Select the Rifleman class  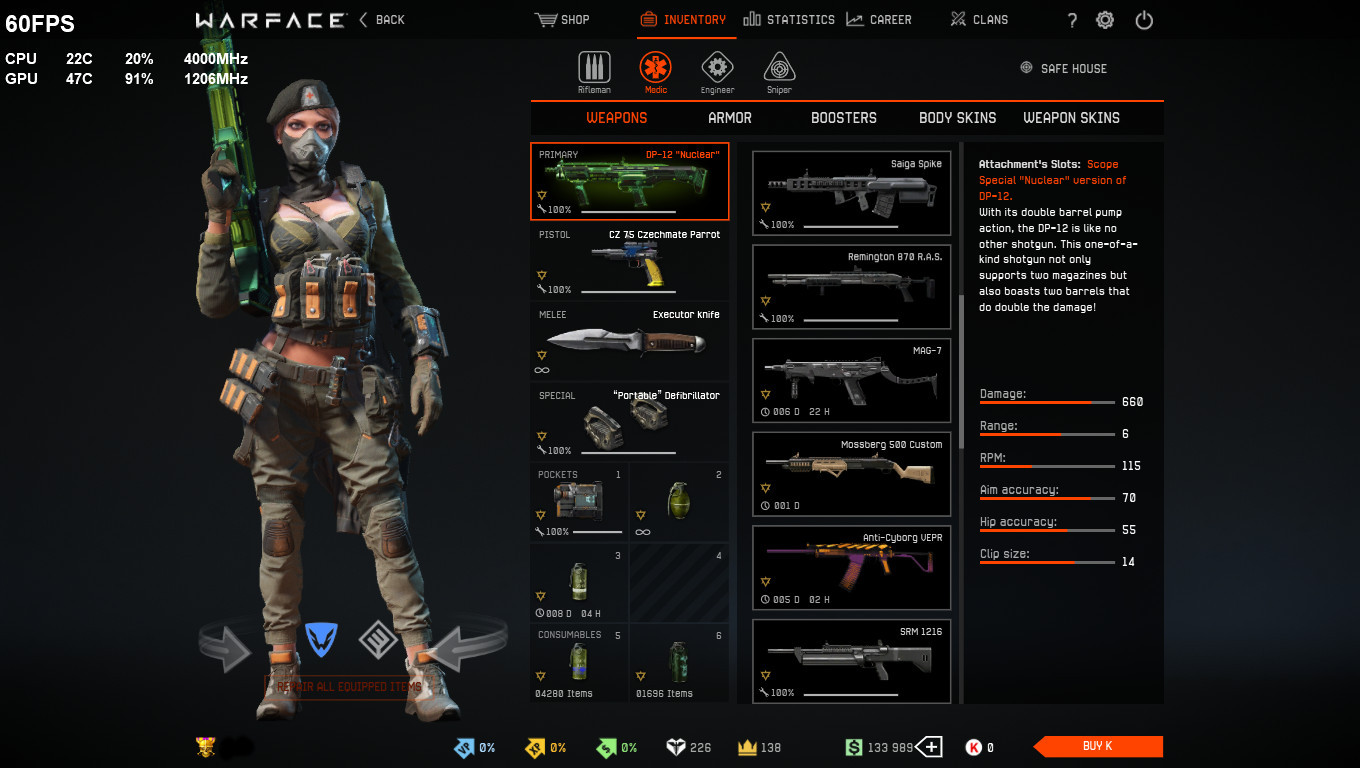(x=594, y=70)
